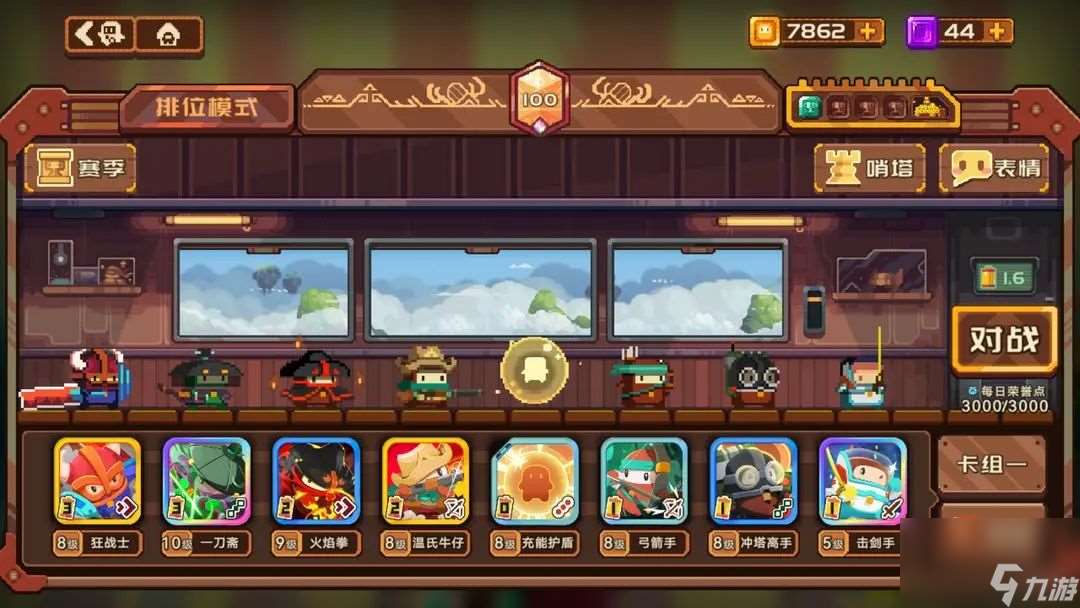Select the 狂战士 berserker card
This screenshot has width=1080, height=608.
point(97,482)
